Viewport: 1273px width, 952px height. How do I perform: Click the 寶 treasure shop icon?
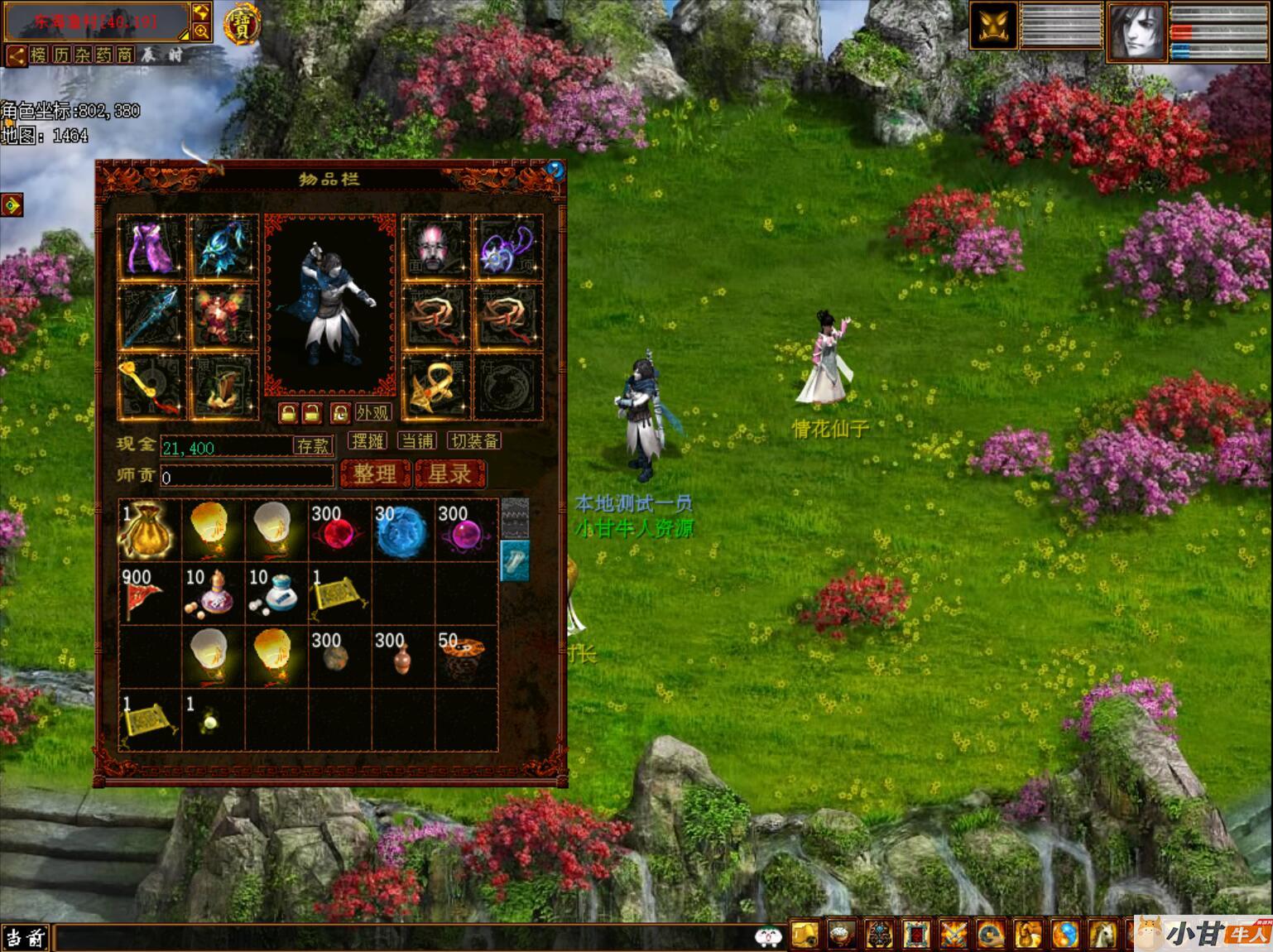click(x=242, y=23)
